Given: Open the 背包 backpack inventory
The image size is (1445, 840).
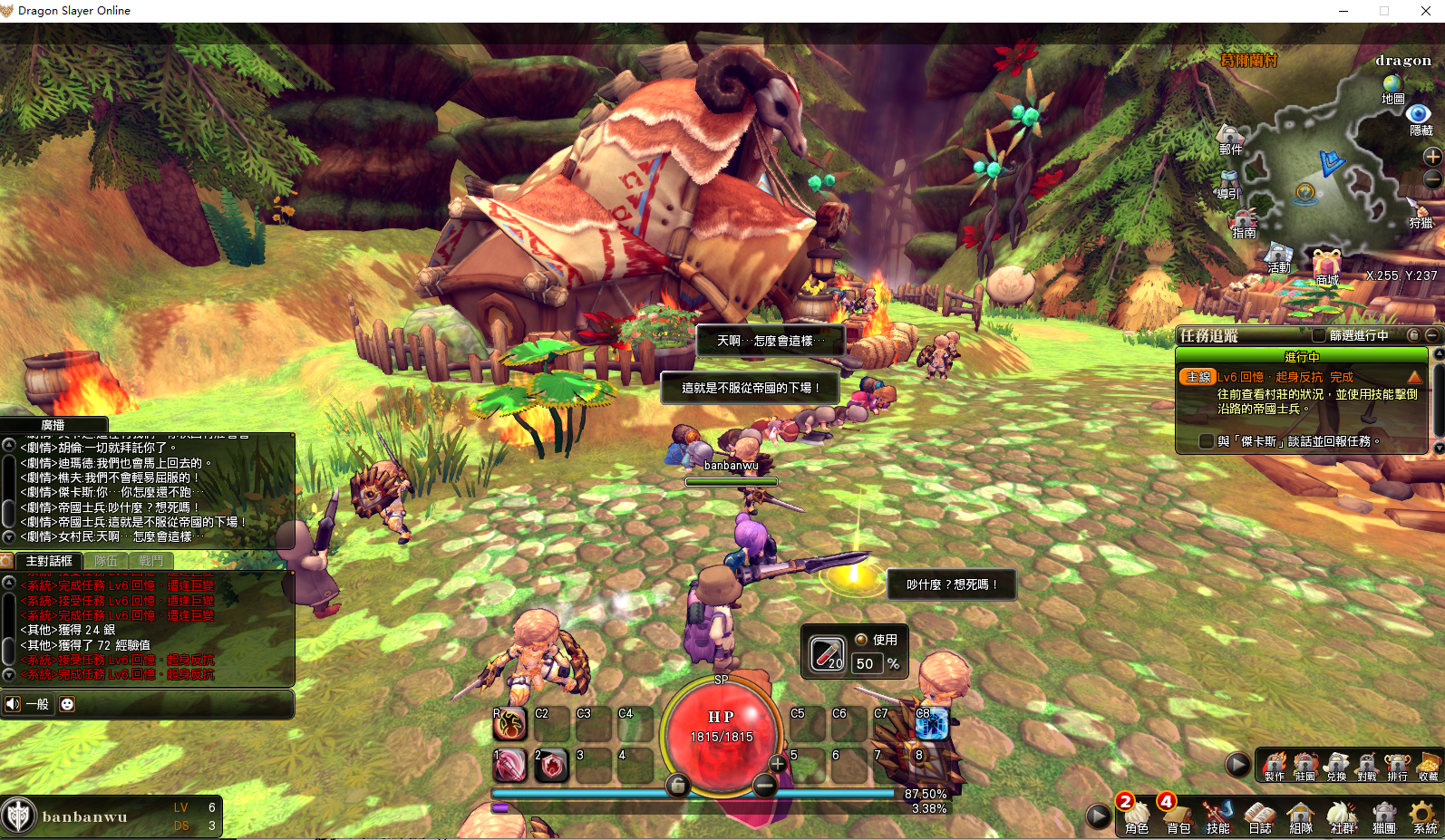Looking at the screenshot, I should point(1178,815).
